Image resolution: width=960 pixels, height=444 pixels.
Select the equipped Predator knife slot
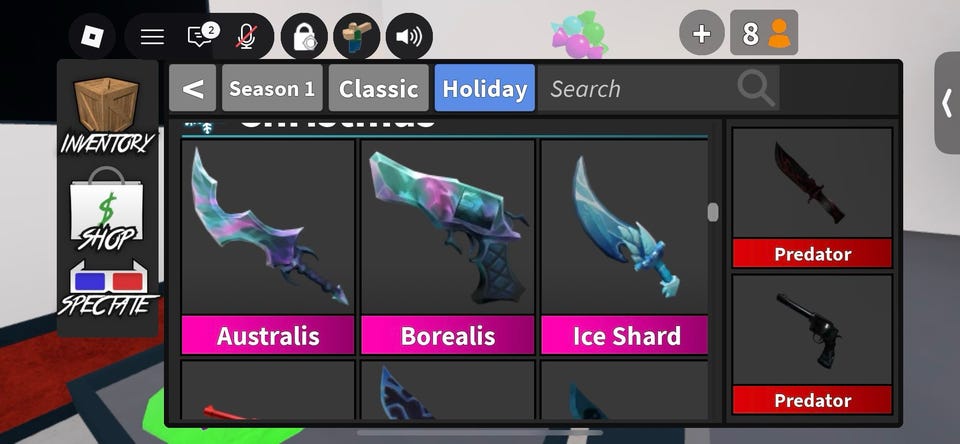812,197
